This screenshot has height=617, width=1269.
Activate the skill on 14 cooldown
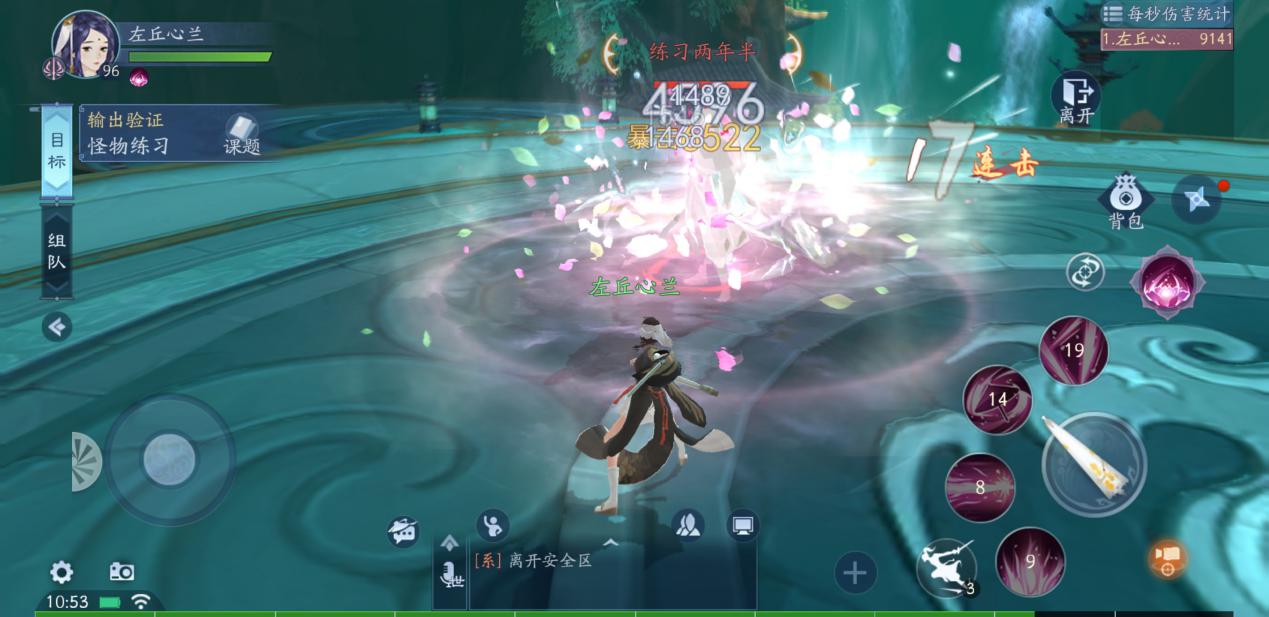click(997, 399)
